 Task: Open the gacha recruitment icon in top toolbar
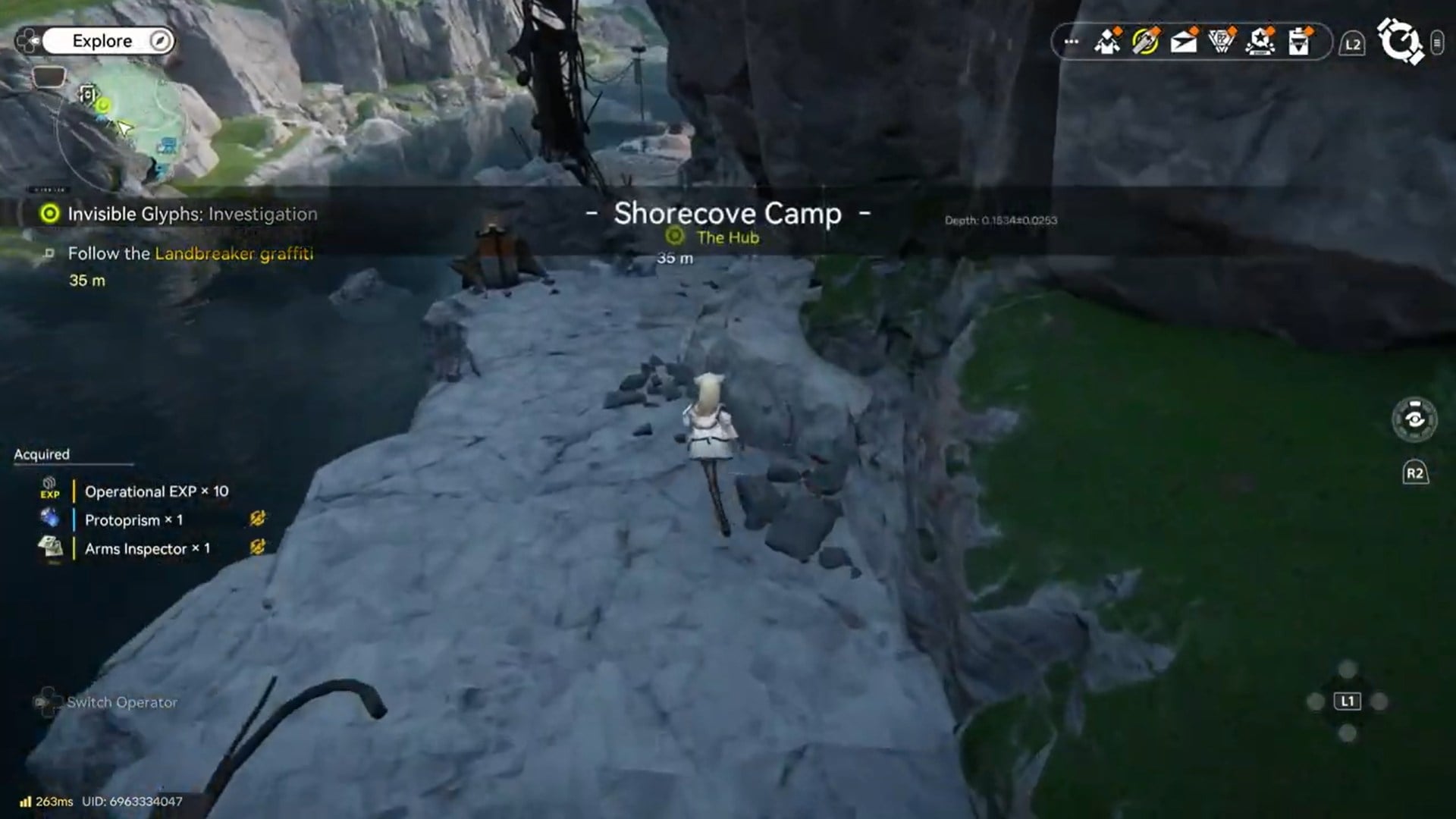click(1147, 43)
